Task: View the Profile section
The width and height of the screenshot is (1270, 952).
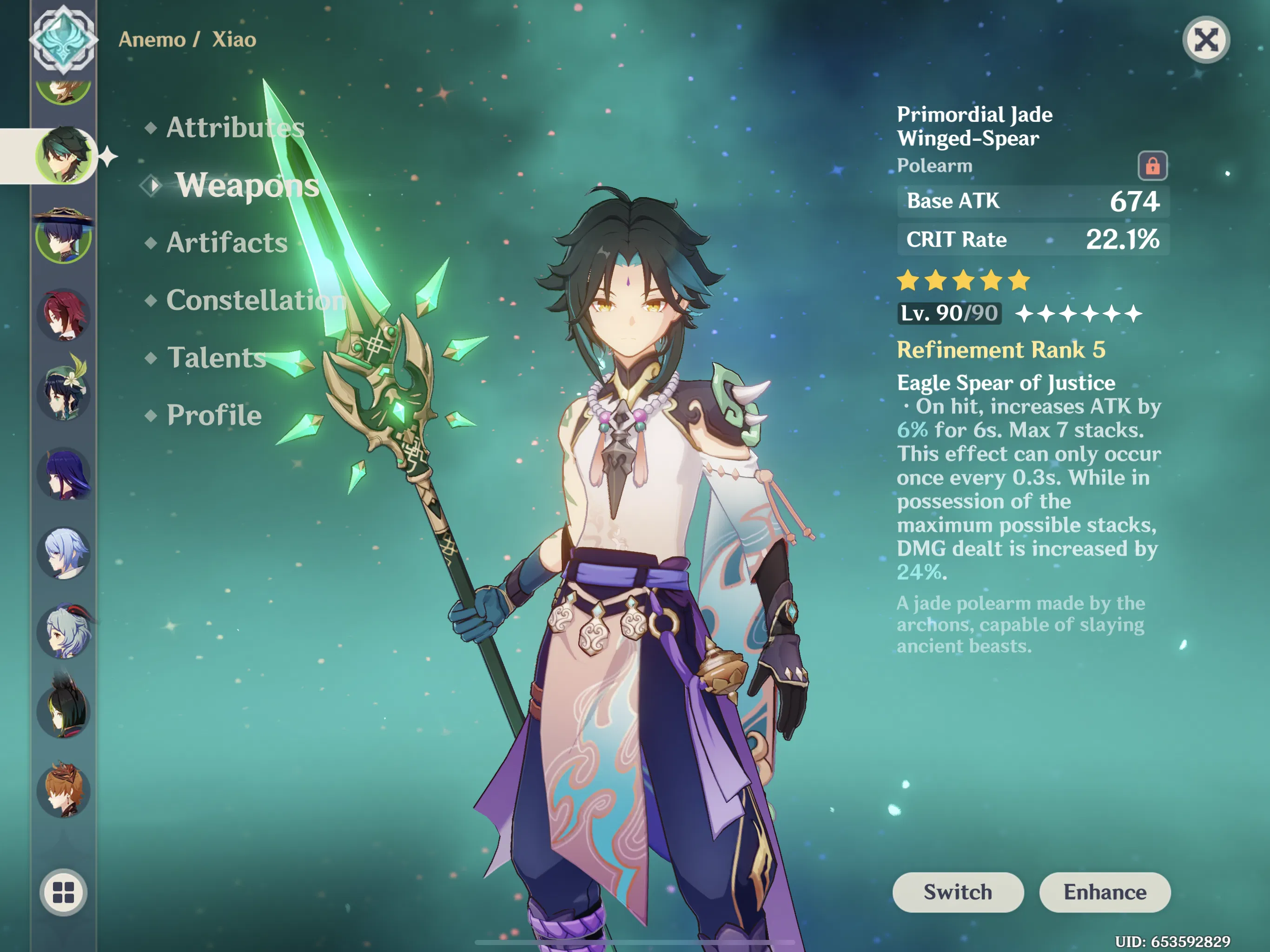Action: 212,415
